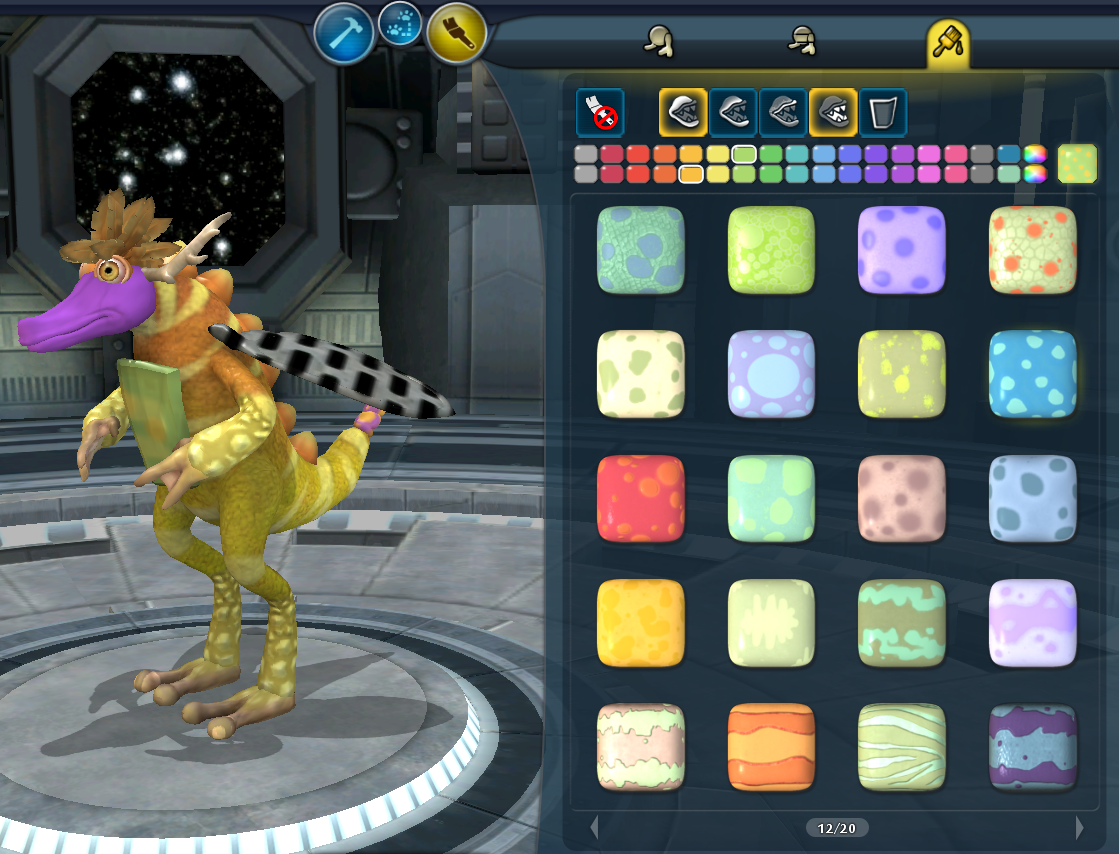The height and width of the screenshot is (854, 1119).
Task: Apply the solid orange-red texture with orange spots
Action: coord(641,499)
